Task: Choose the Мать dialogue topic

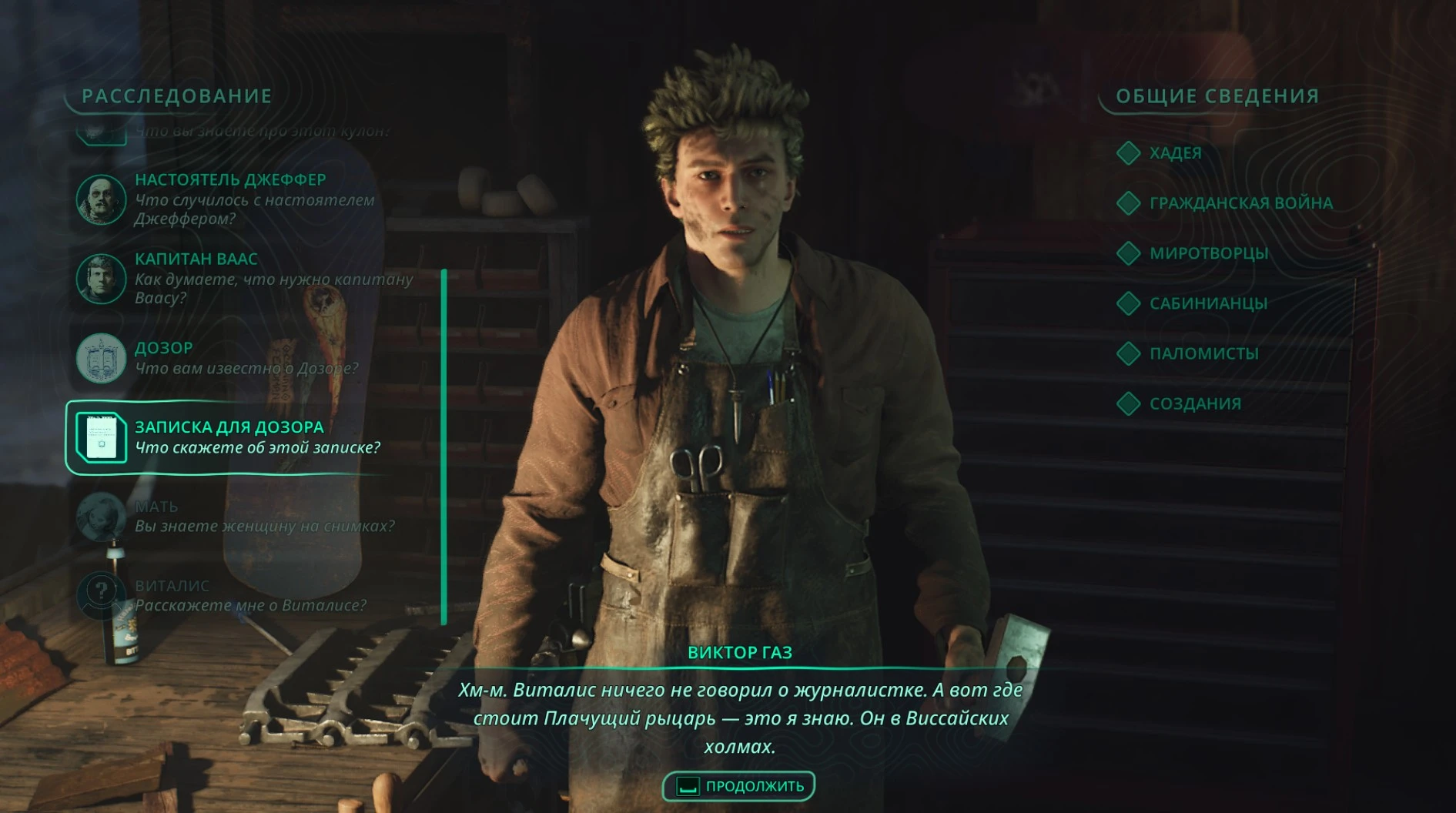Action: pos(231,516)
